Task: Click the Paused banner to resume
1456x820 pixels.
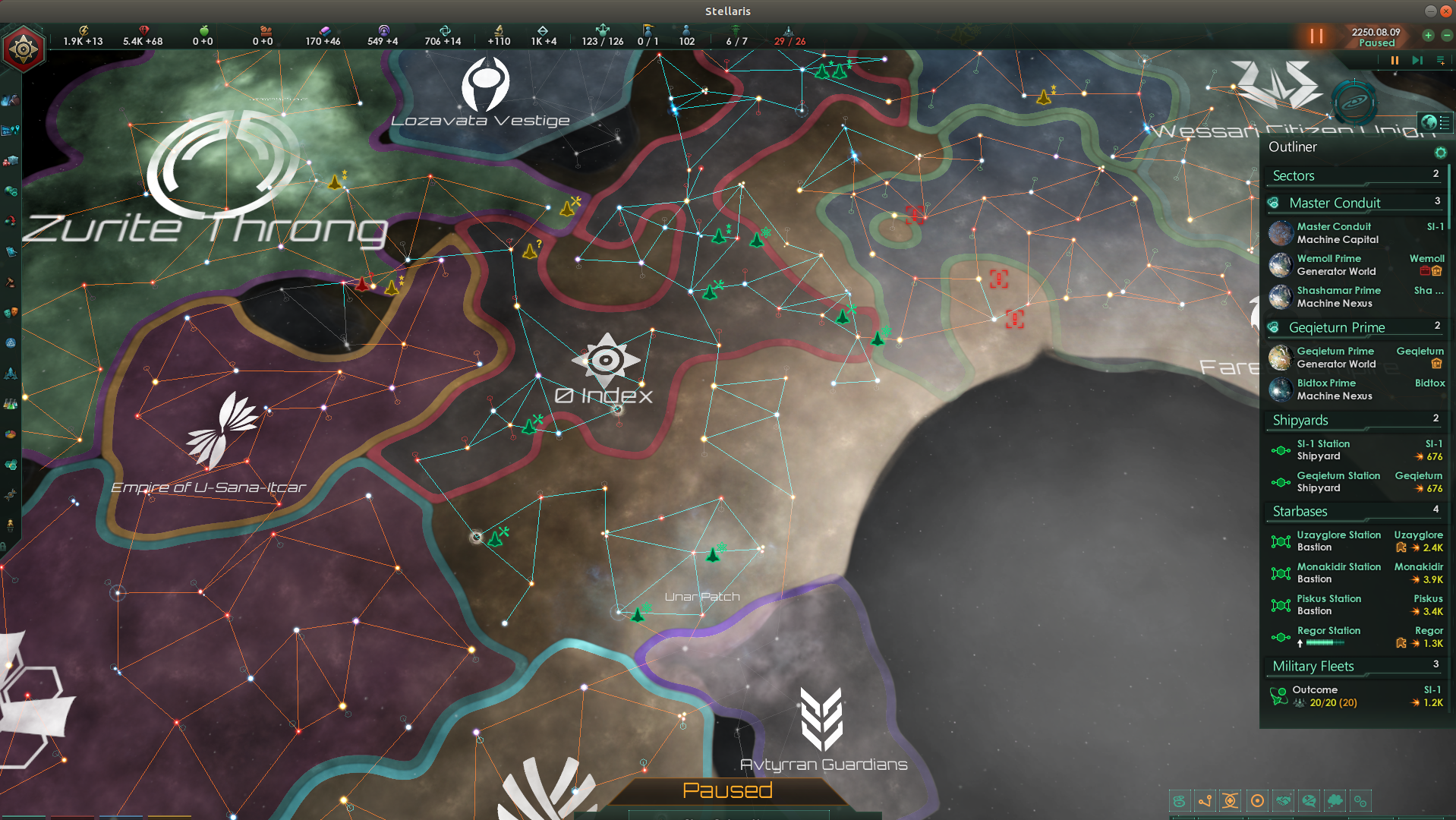Action: pyautogui.click(x=727, y=790)
